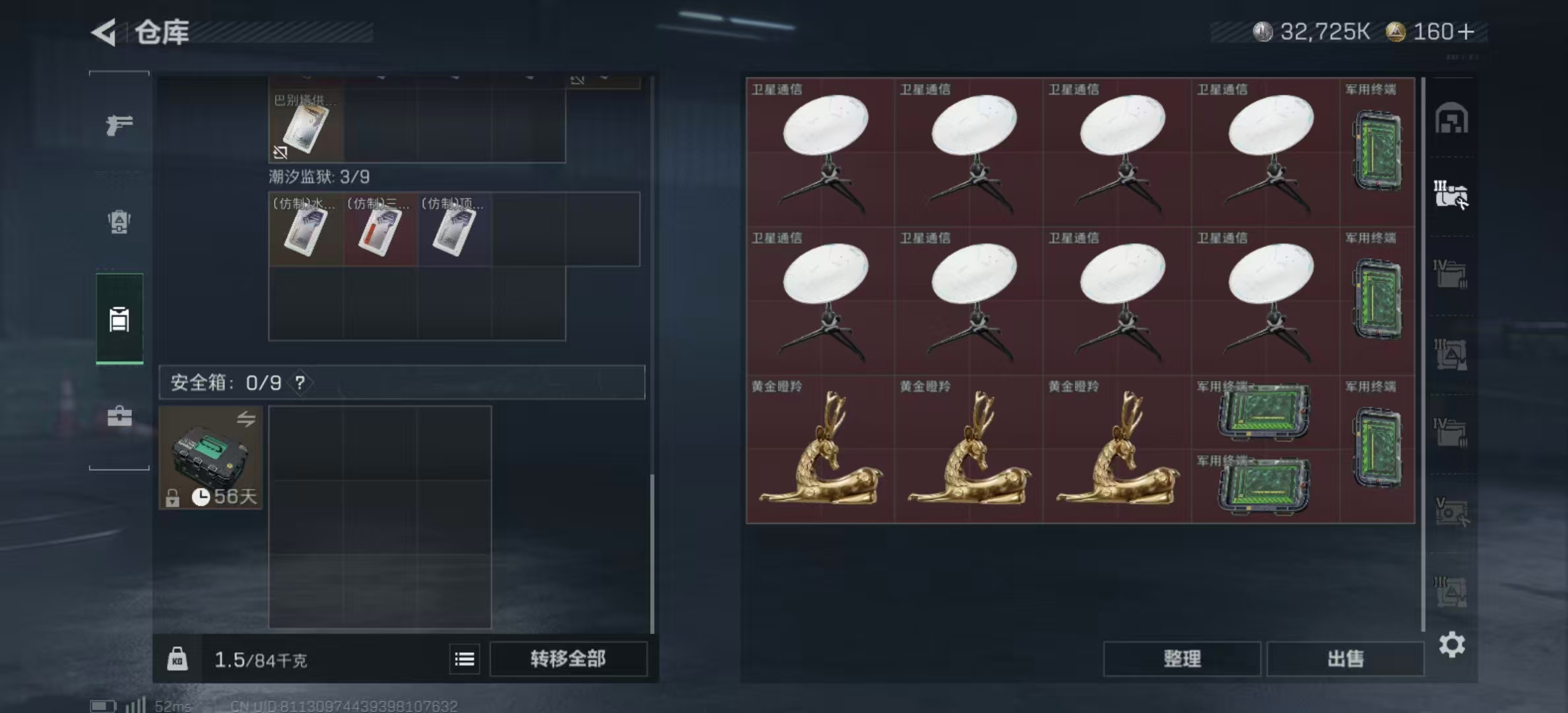1568x713 pixels.
Task: Toggle the inventory list view icon
Action: (465, 660)
